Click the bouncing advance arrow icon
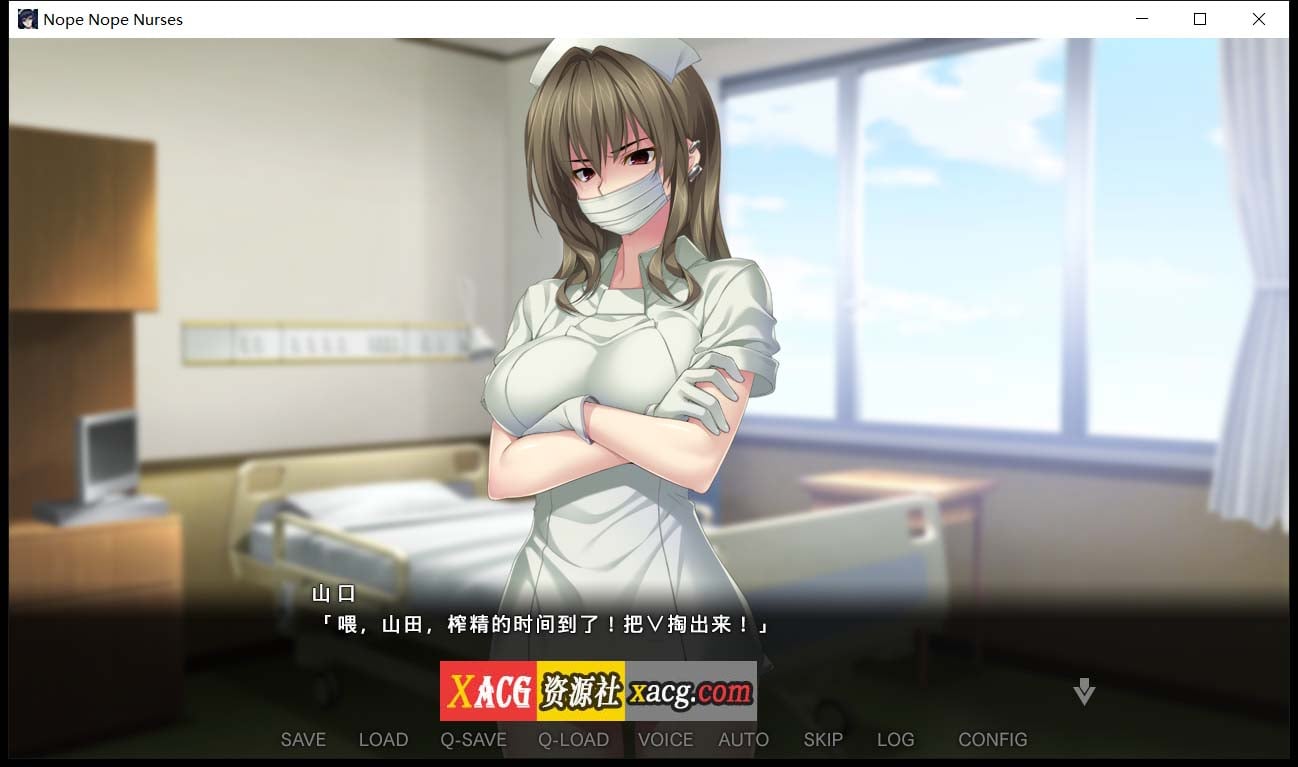The width and height of the screenshot is (1298, 767). 1083,690
